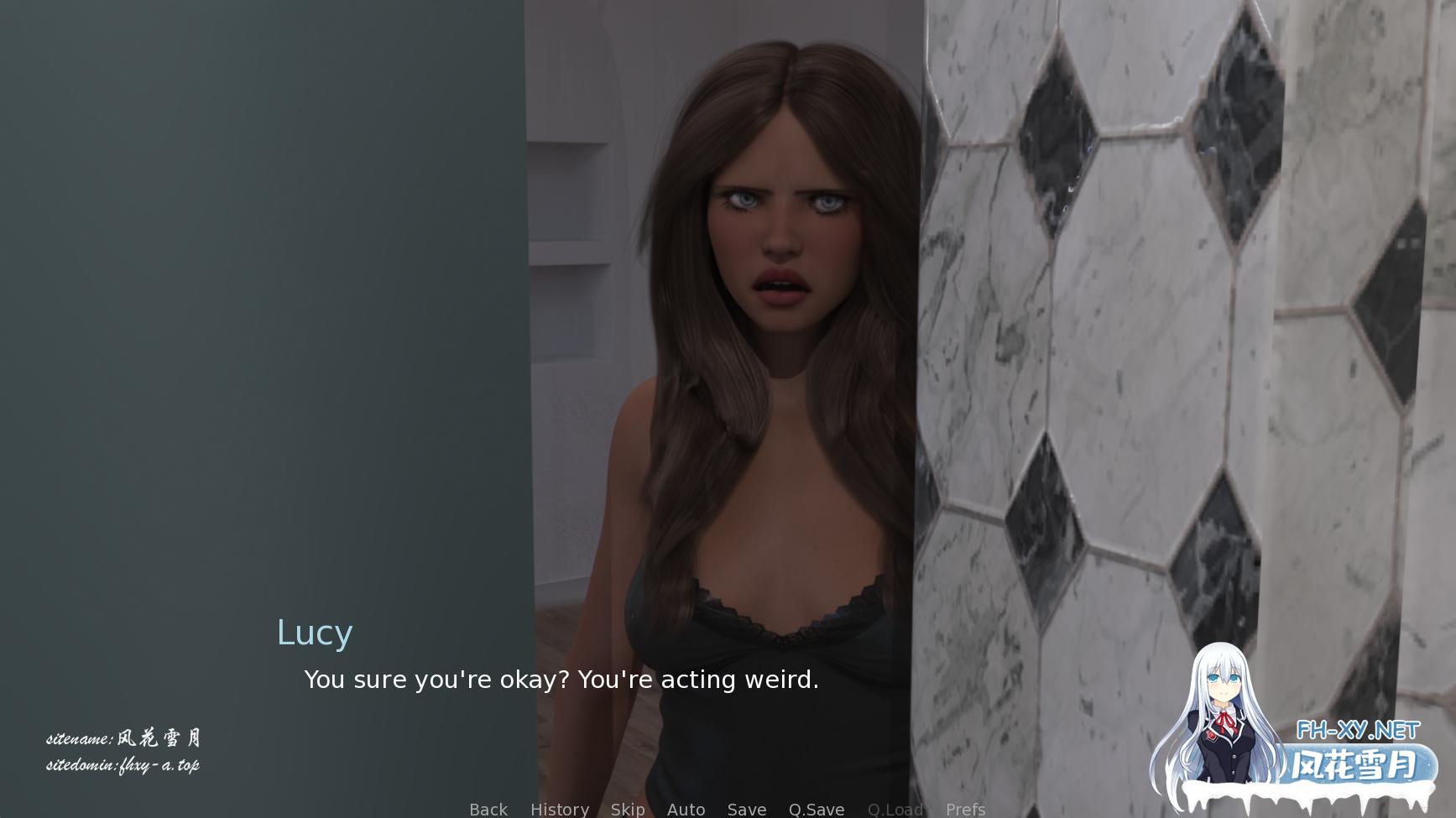Open the Prefs menu
This screenshot has height=818, width=1456.
coord(965,809)
